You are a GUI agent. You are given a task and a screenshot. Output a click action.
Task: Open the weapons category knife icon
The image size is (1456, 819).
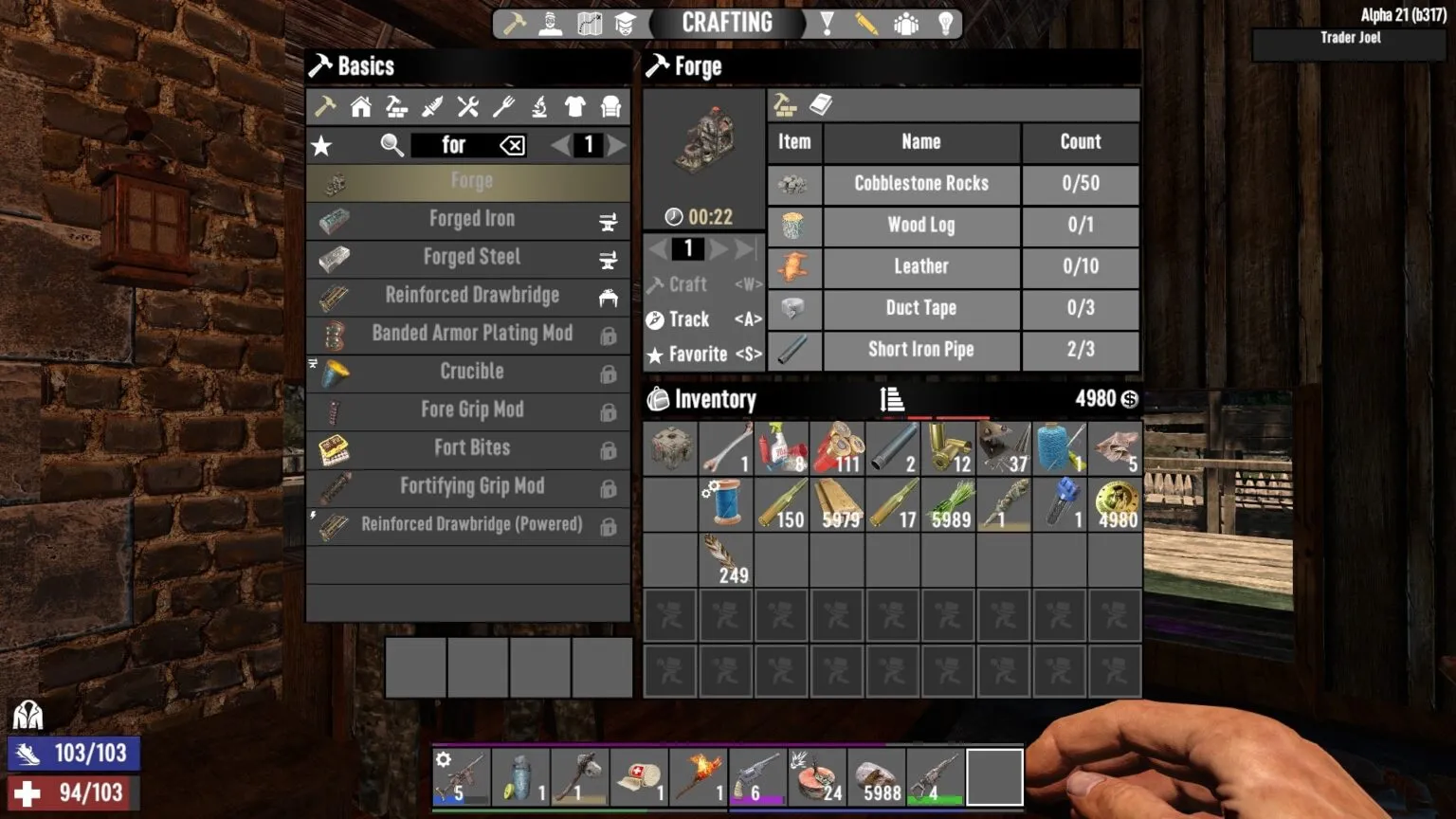point(432,106)
